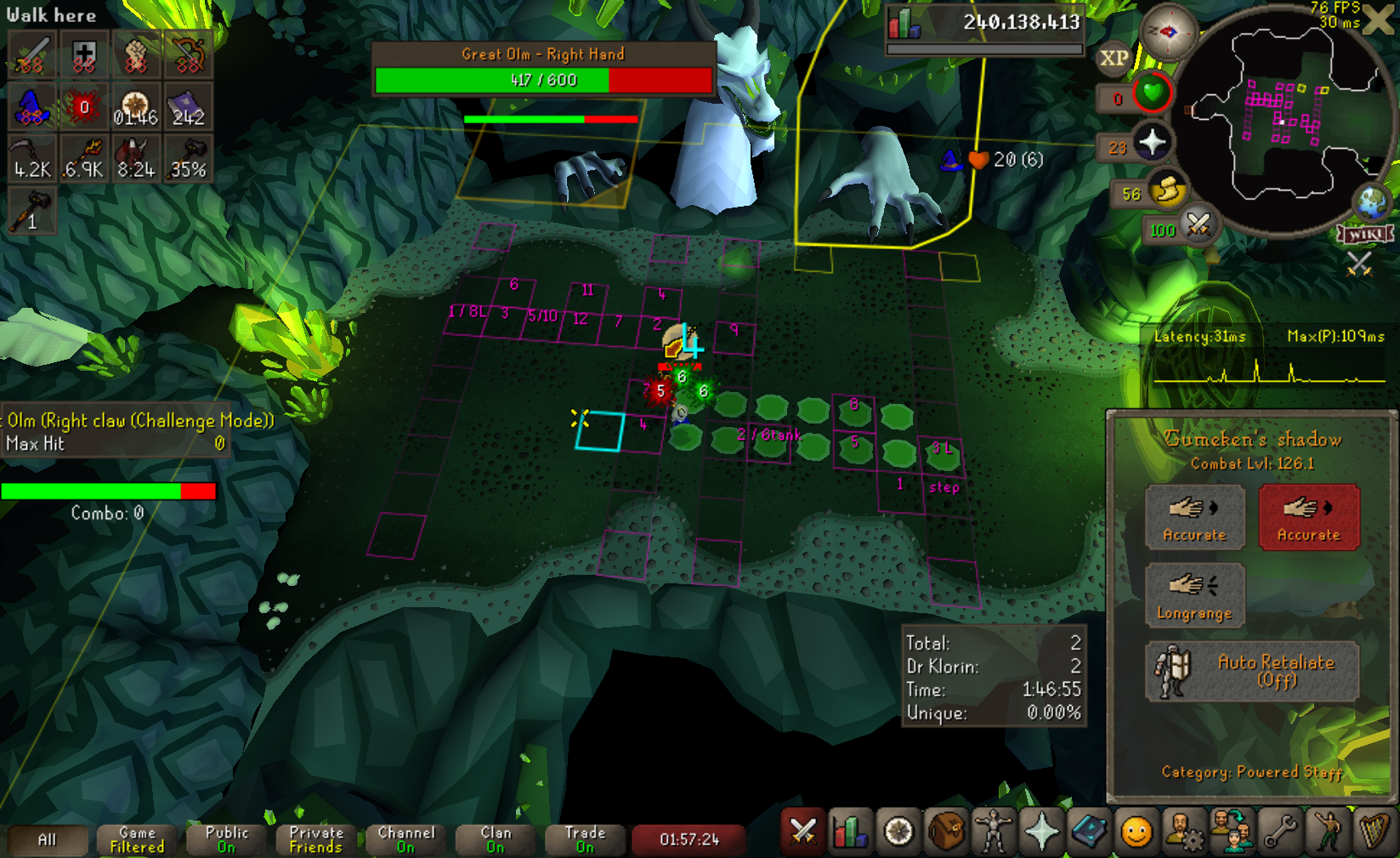1400x858 pixels.
Task: Switch chat to the All tab
Action: click(48, 840)
